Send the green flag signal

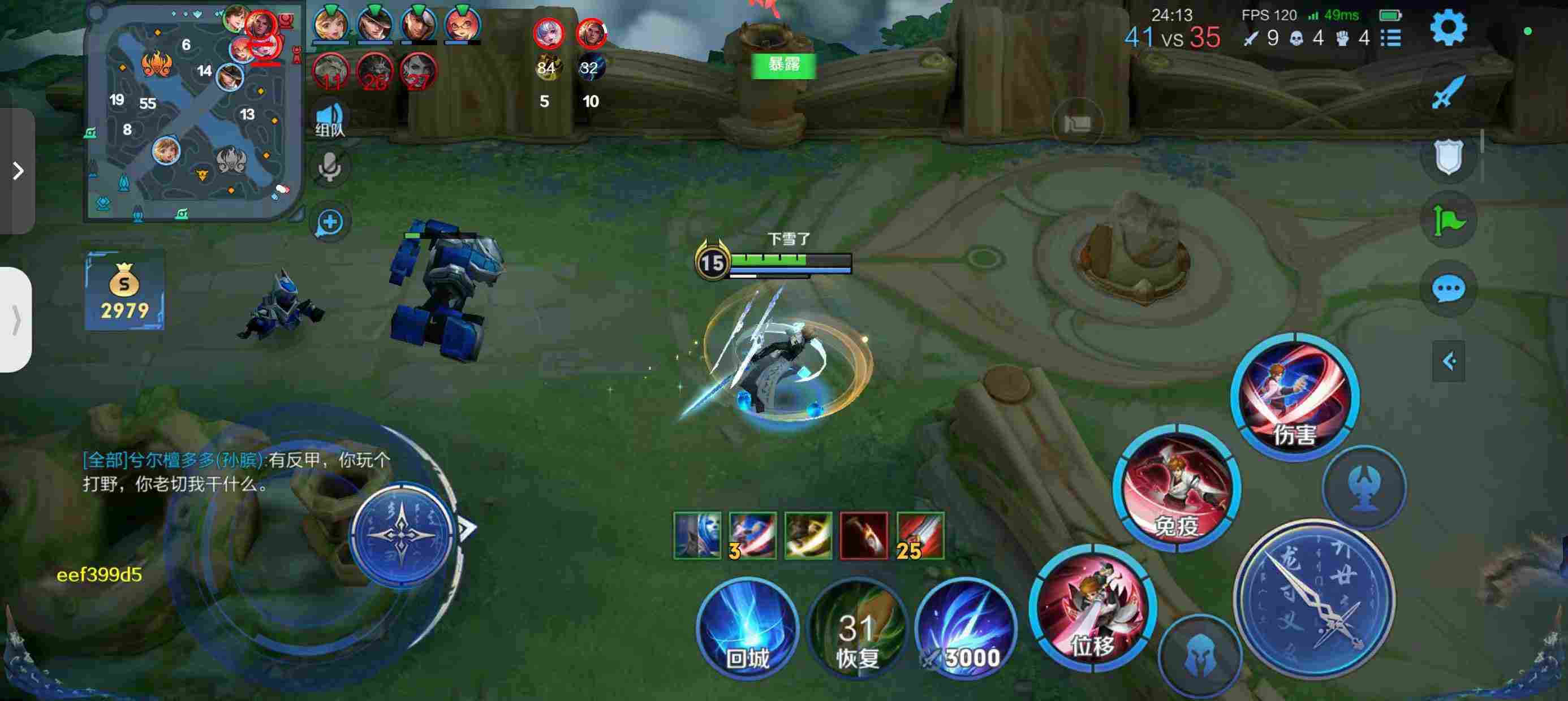pos(1448,220)
